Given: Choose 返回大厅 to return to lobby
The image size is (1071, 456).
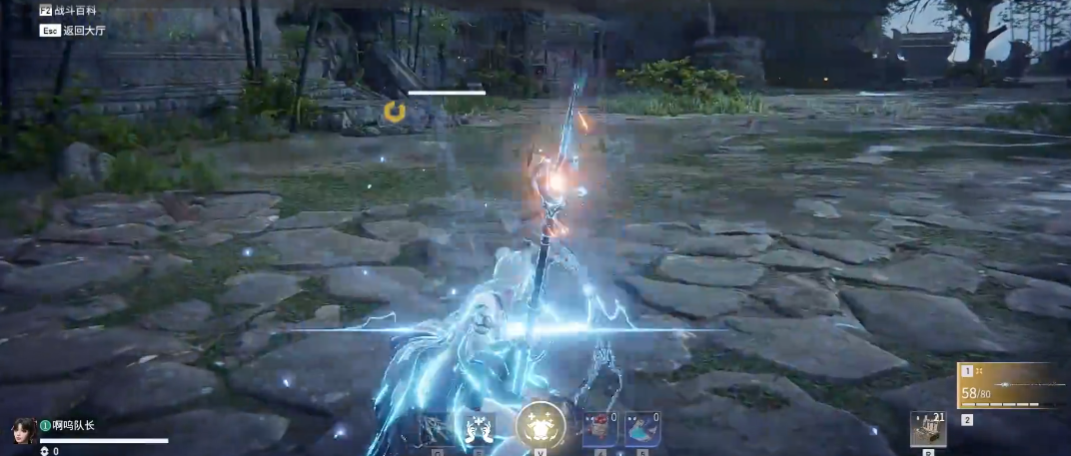Looking at the screenshot, I should (84, 30).
